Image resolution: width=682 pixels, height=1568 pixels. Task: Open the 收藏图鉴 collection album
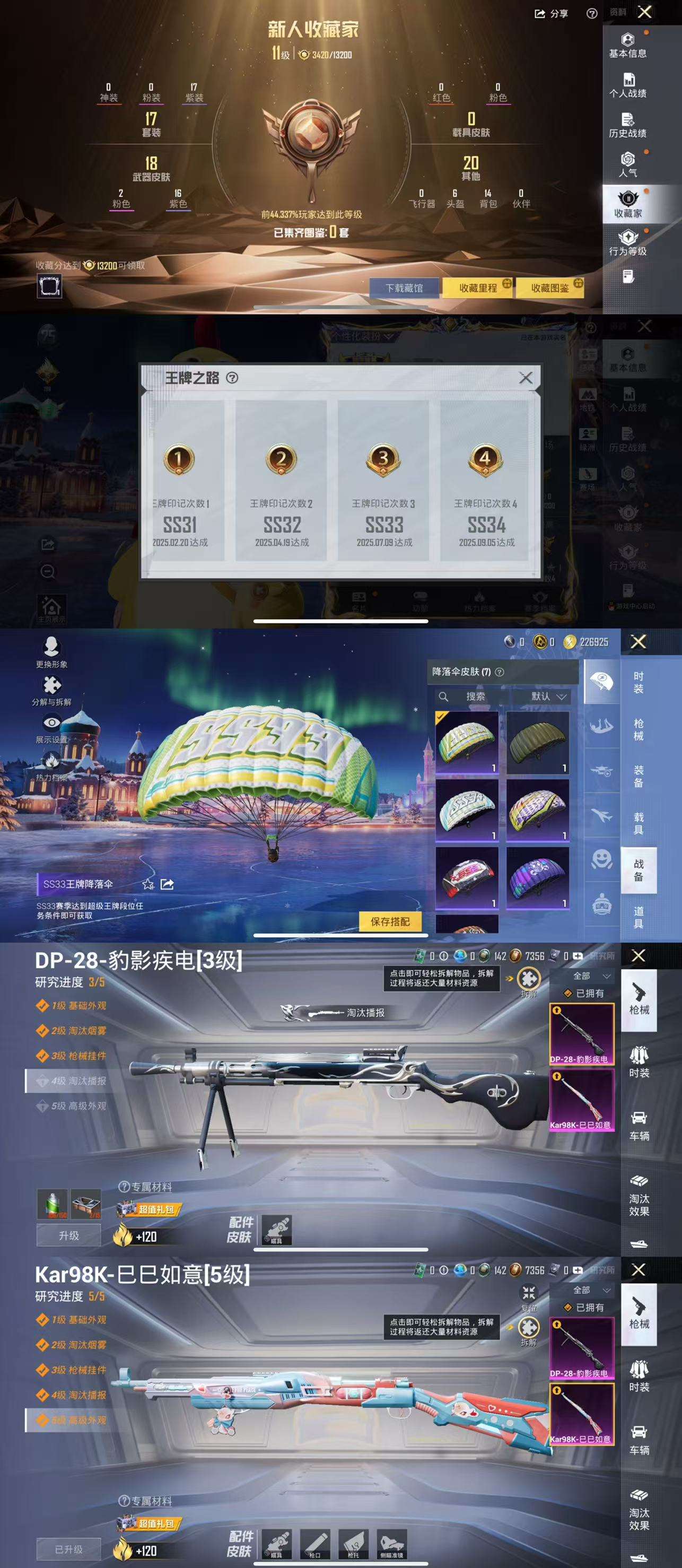550,288
